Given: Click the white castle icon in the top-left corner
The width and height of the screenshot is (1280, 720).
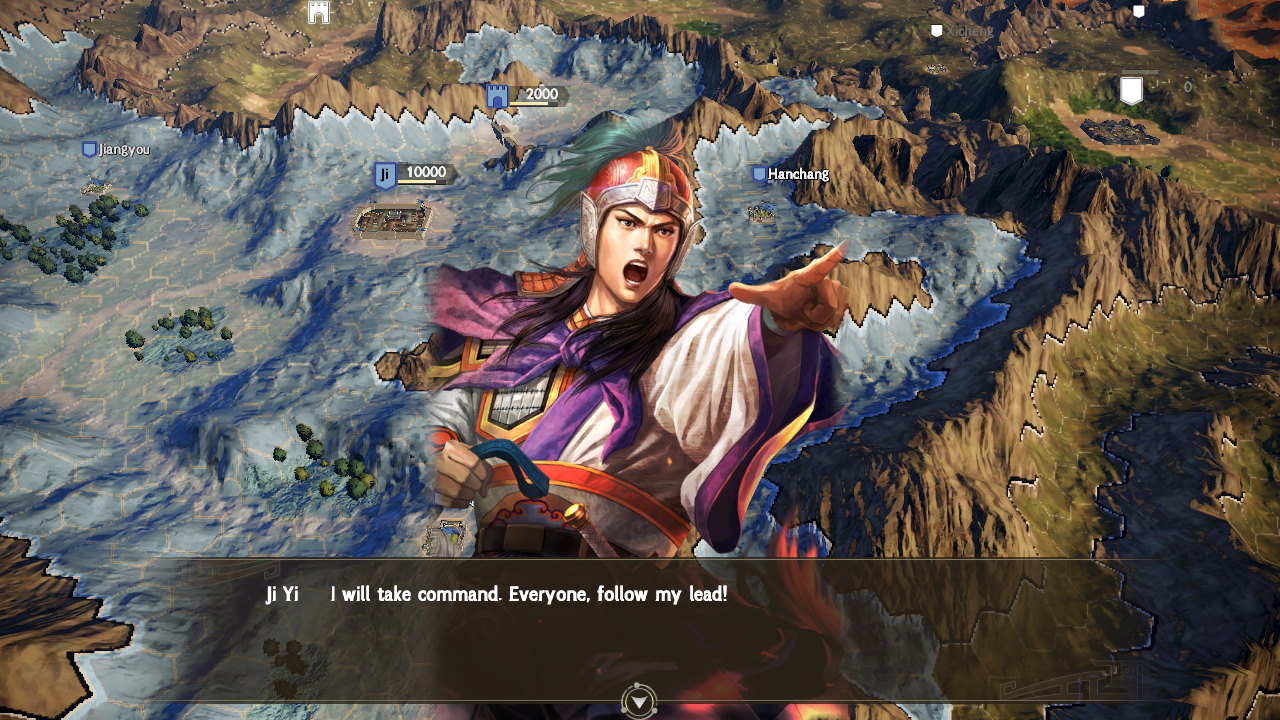Looking at the screenshot, I should pos(318,14).
